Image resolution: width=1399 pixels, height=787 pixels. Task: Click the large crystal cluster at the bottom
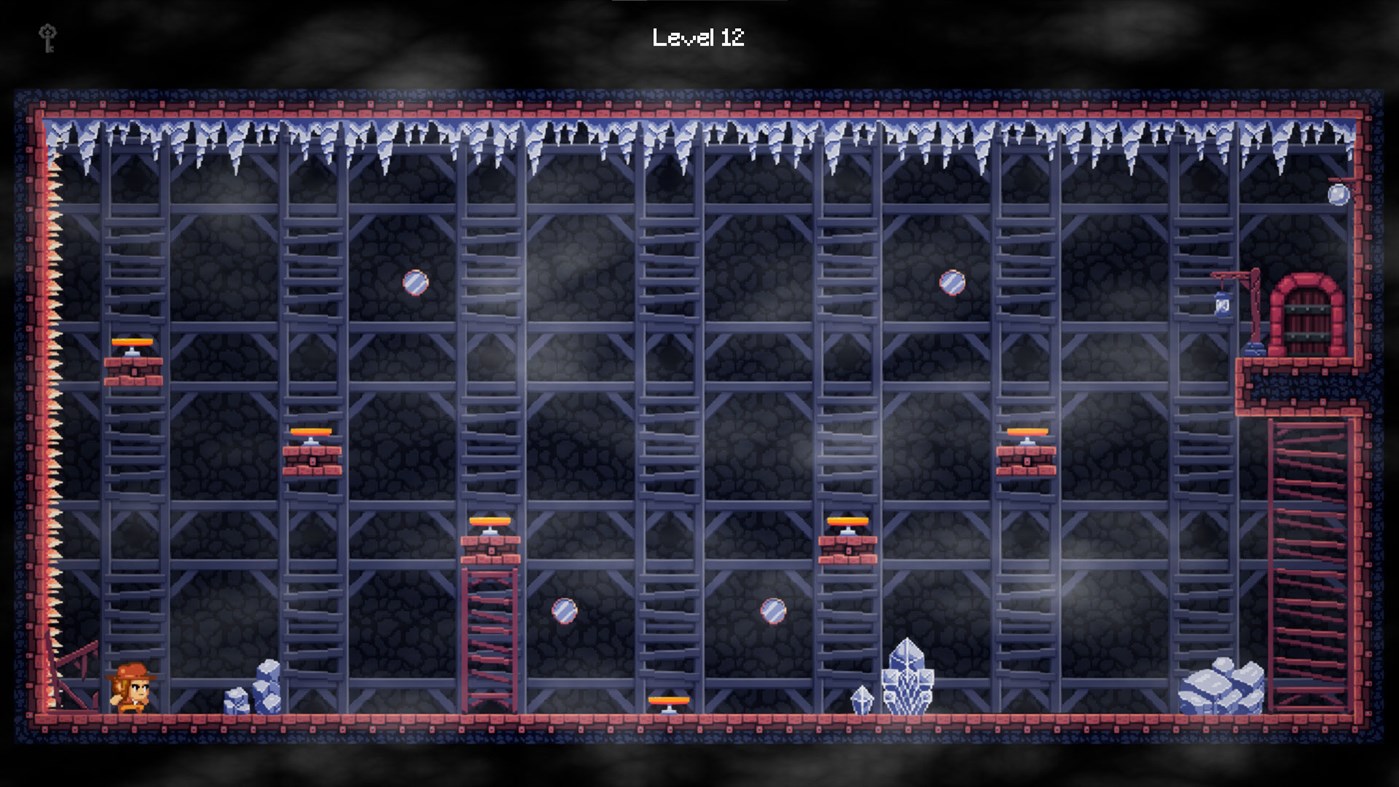(x=905, y=680)
